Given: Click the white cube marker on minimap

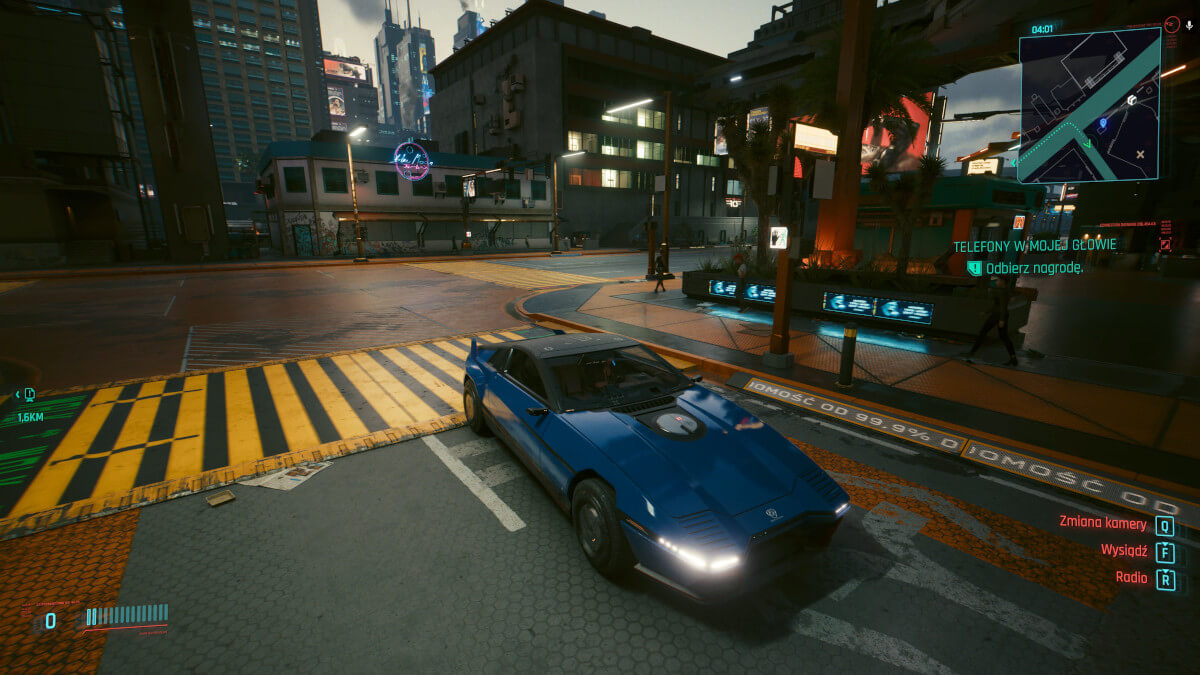Looking at the screenshot, I should (x=1131, y=100).
